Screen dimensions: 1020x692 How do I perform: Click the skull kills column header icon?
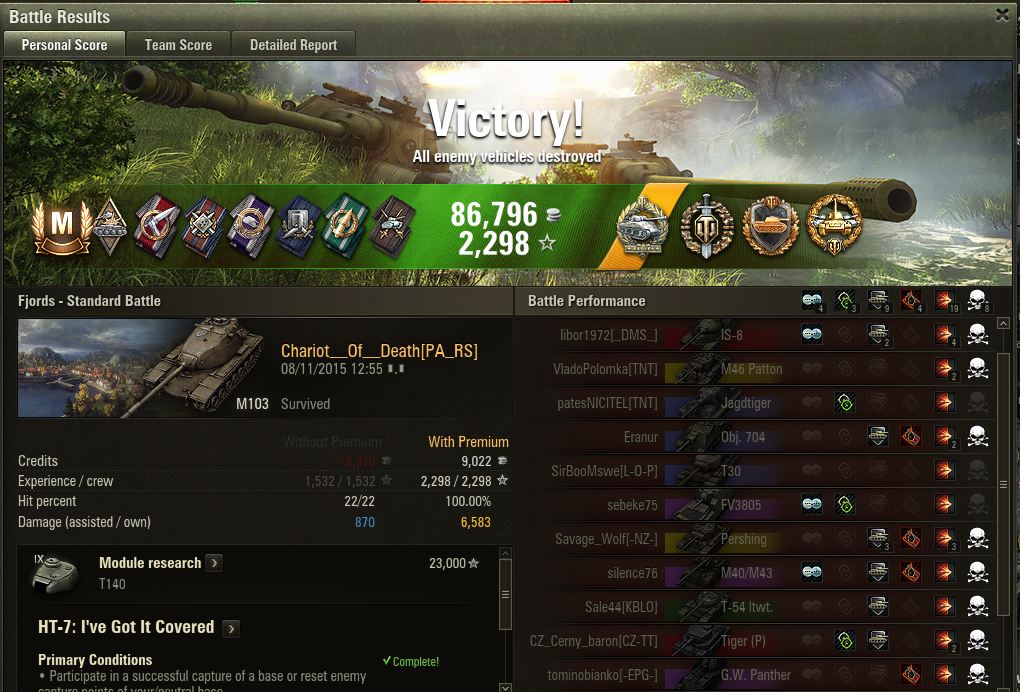coord(977,301)
